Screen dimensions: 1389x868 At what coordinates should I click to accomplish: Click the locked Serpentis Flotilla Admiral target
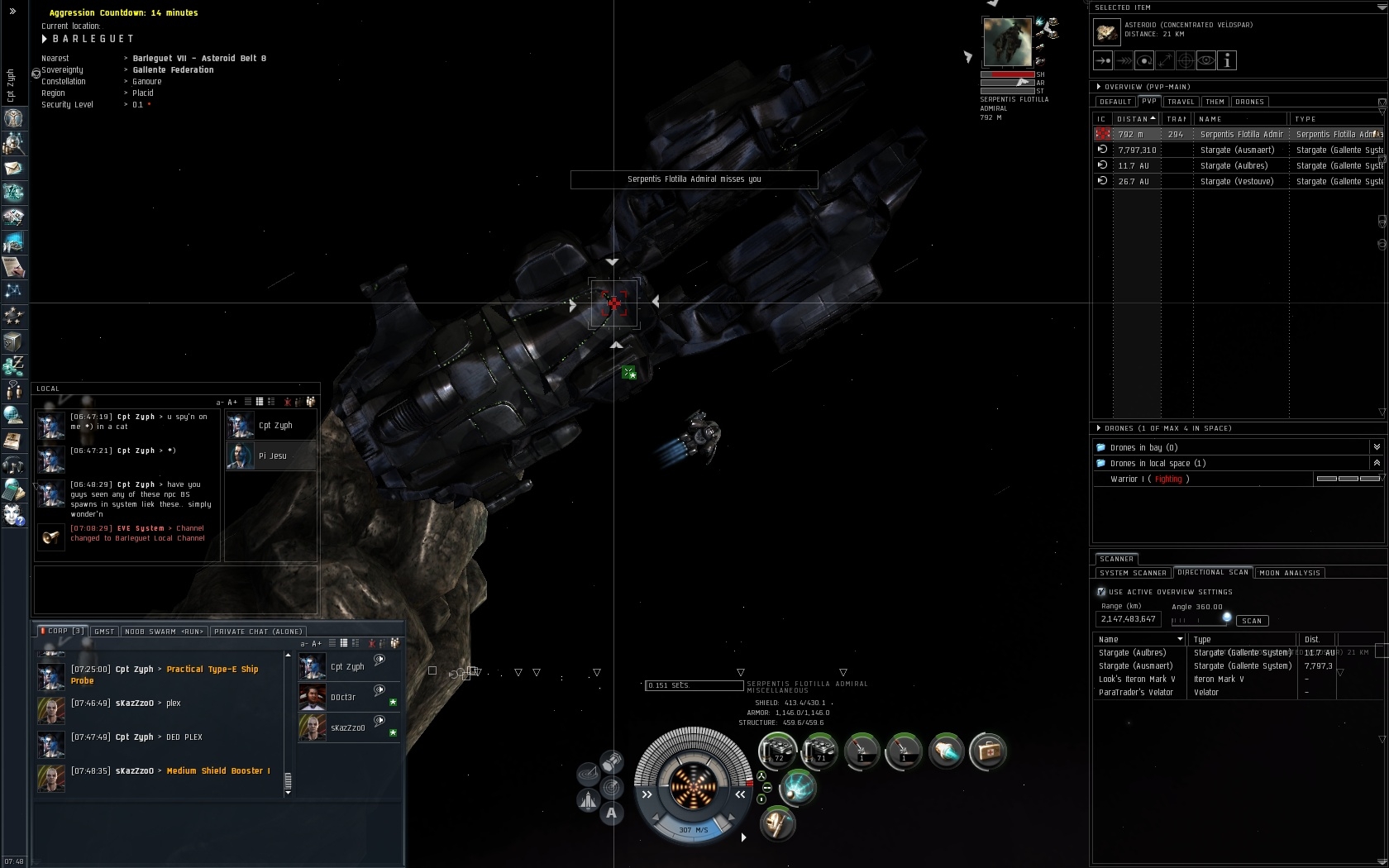[1007, 41]
